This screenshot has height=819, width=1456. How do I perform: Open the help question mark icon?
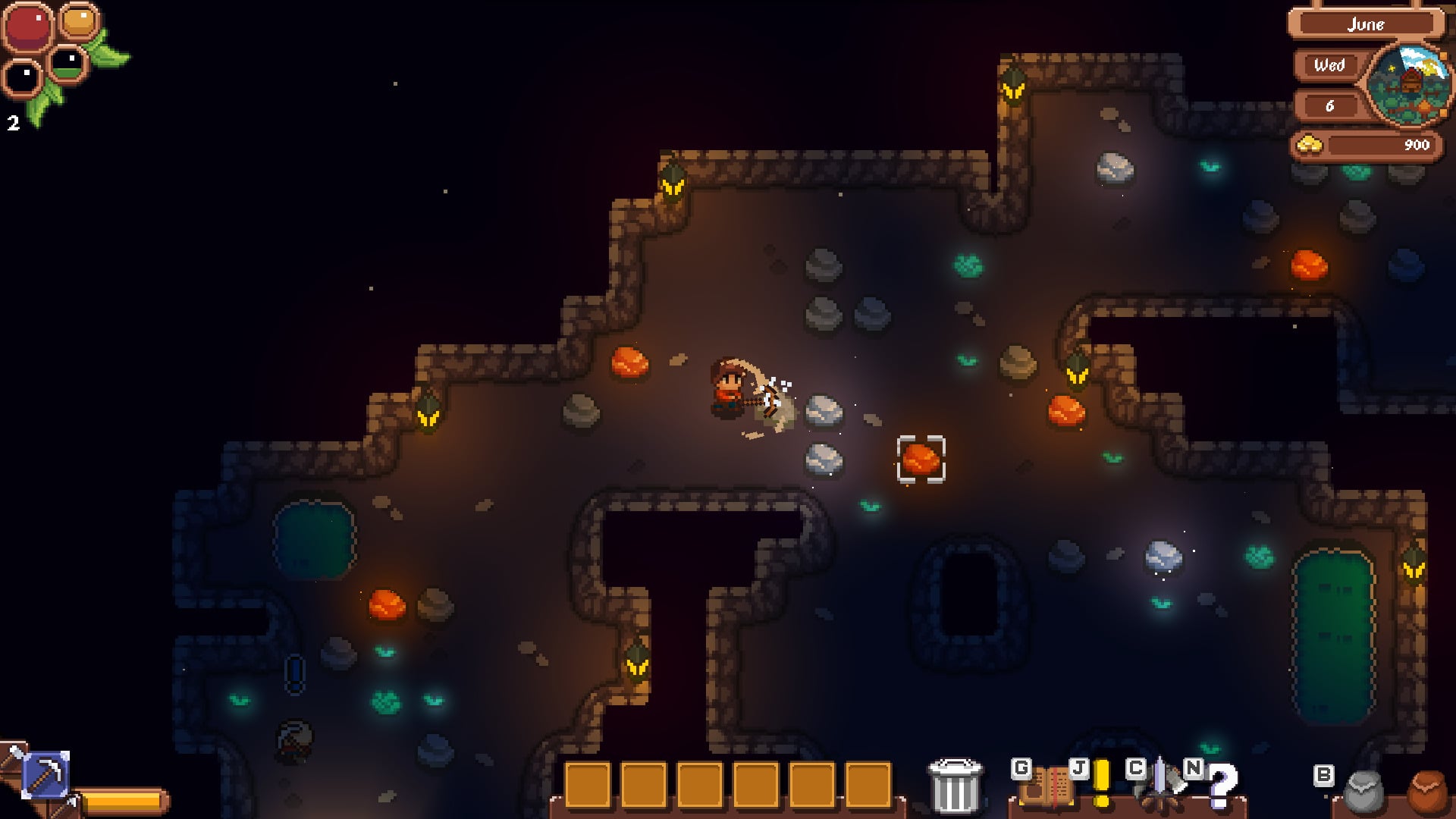(x=1221, y=786)
